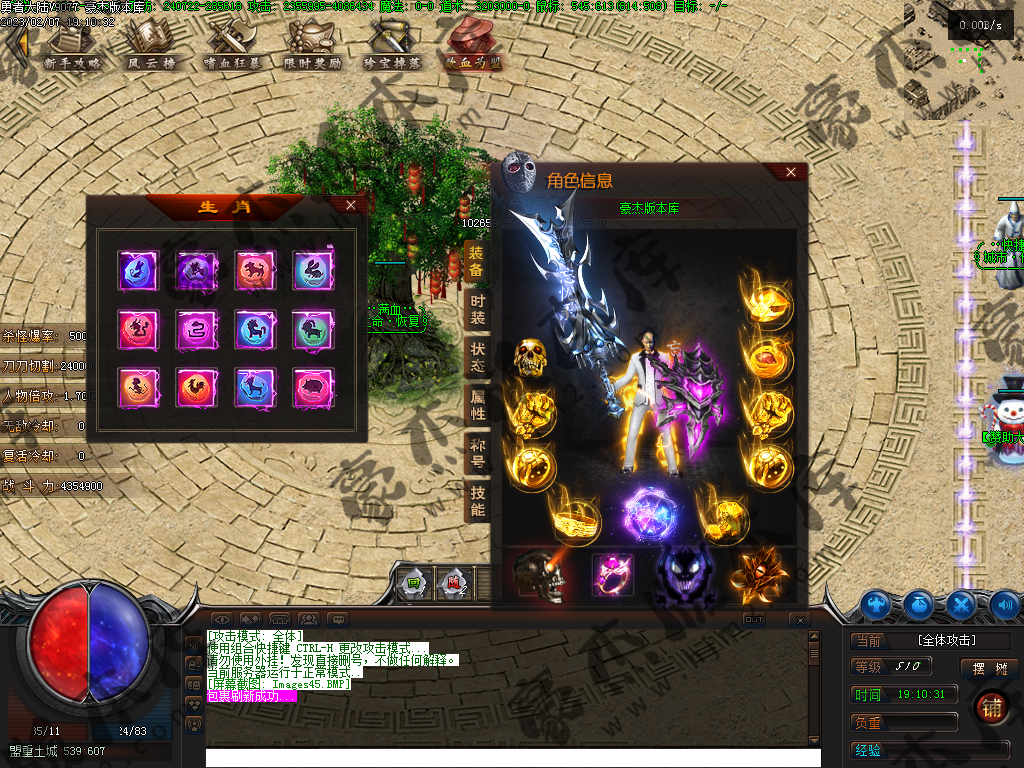Click the 摆摊 stall button
This screenshot has width=1024, height=768.
pos(989,667)
